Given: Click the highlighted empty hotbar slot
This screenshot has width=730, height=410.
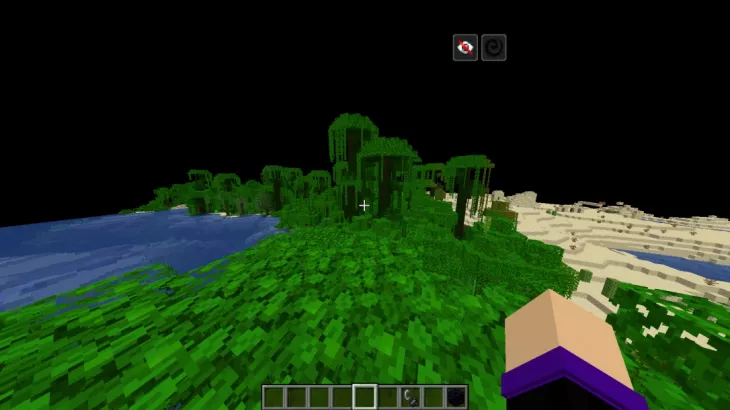Looking at the screenshot, I should tap(365, 397).
